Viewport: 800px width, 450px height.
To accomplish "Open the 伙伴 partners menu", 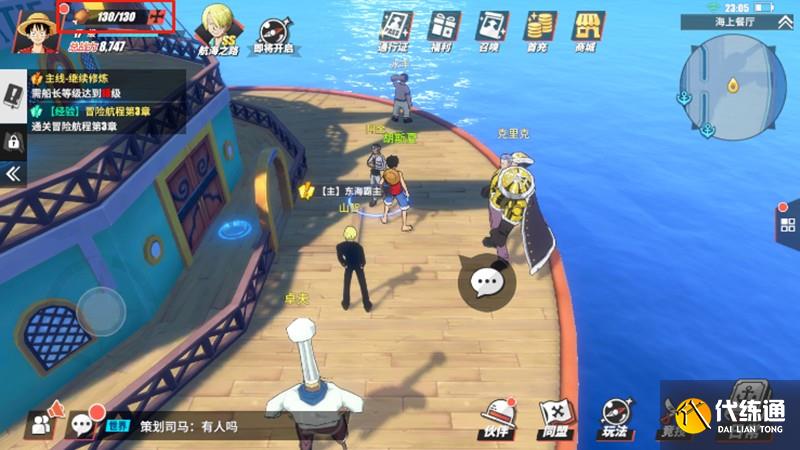I will tap(497, 418).
